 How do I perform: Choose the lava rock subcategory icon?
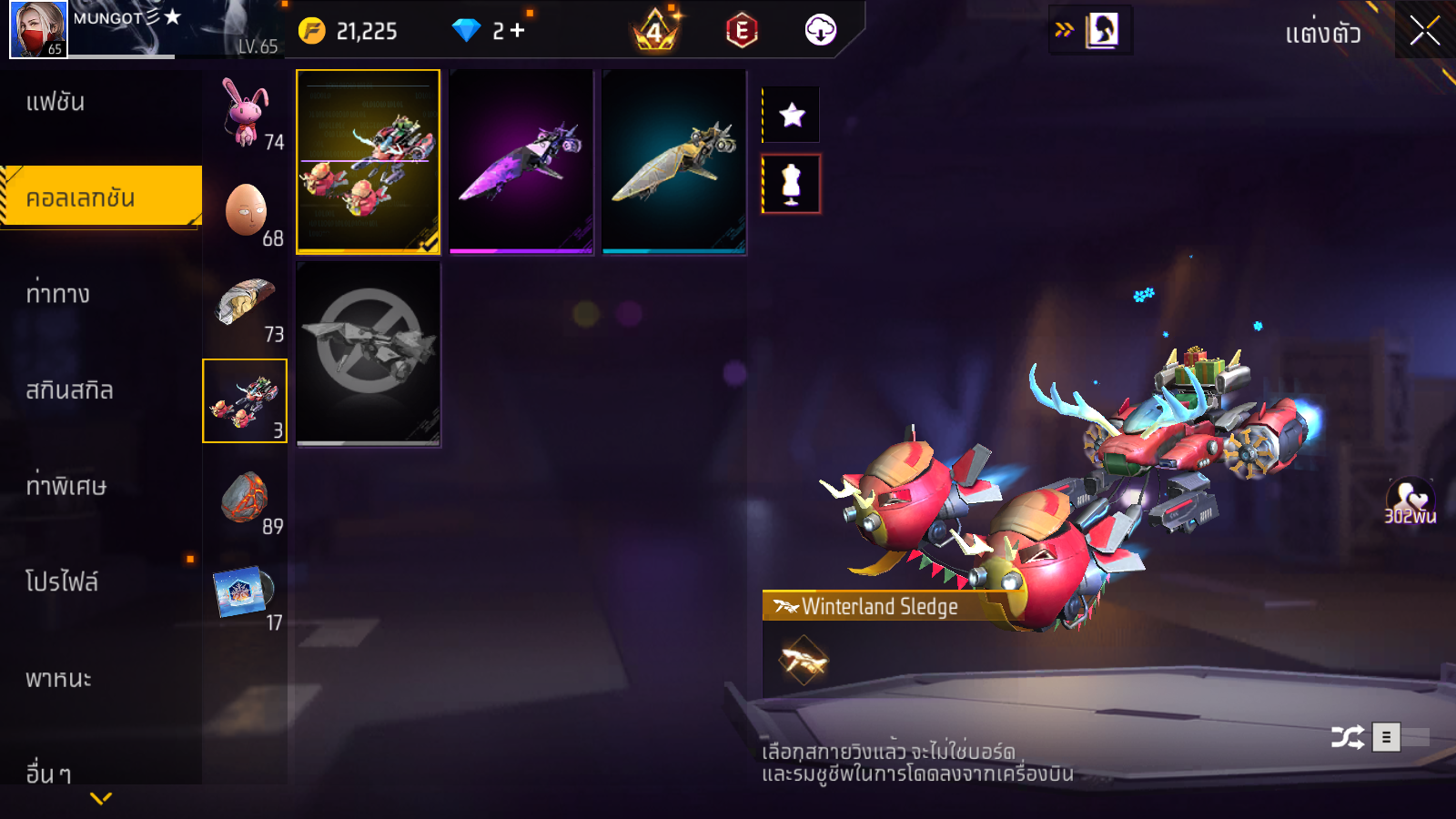point(245,498)
